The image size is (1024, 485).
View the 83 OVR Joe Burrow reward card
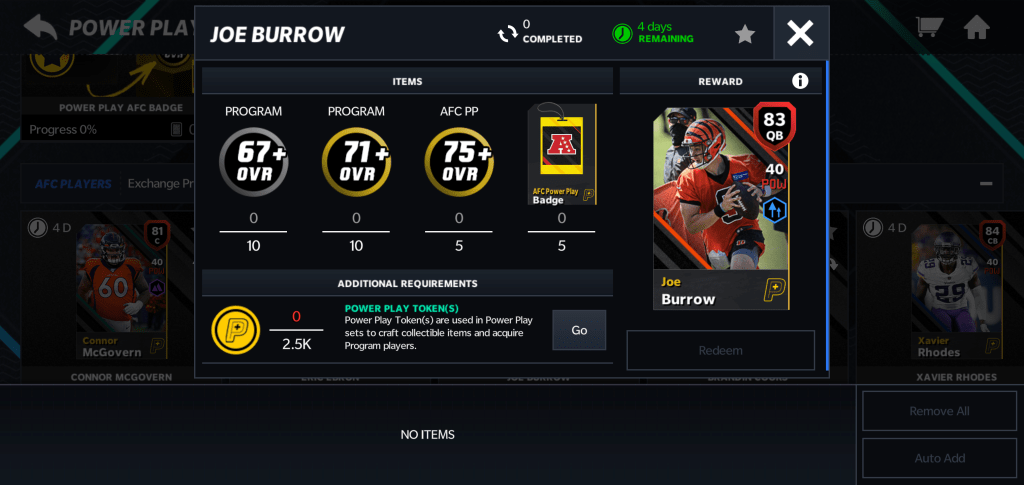(723, 207)
